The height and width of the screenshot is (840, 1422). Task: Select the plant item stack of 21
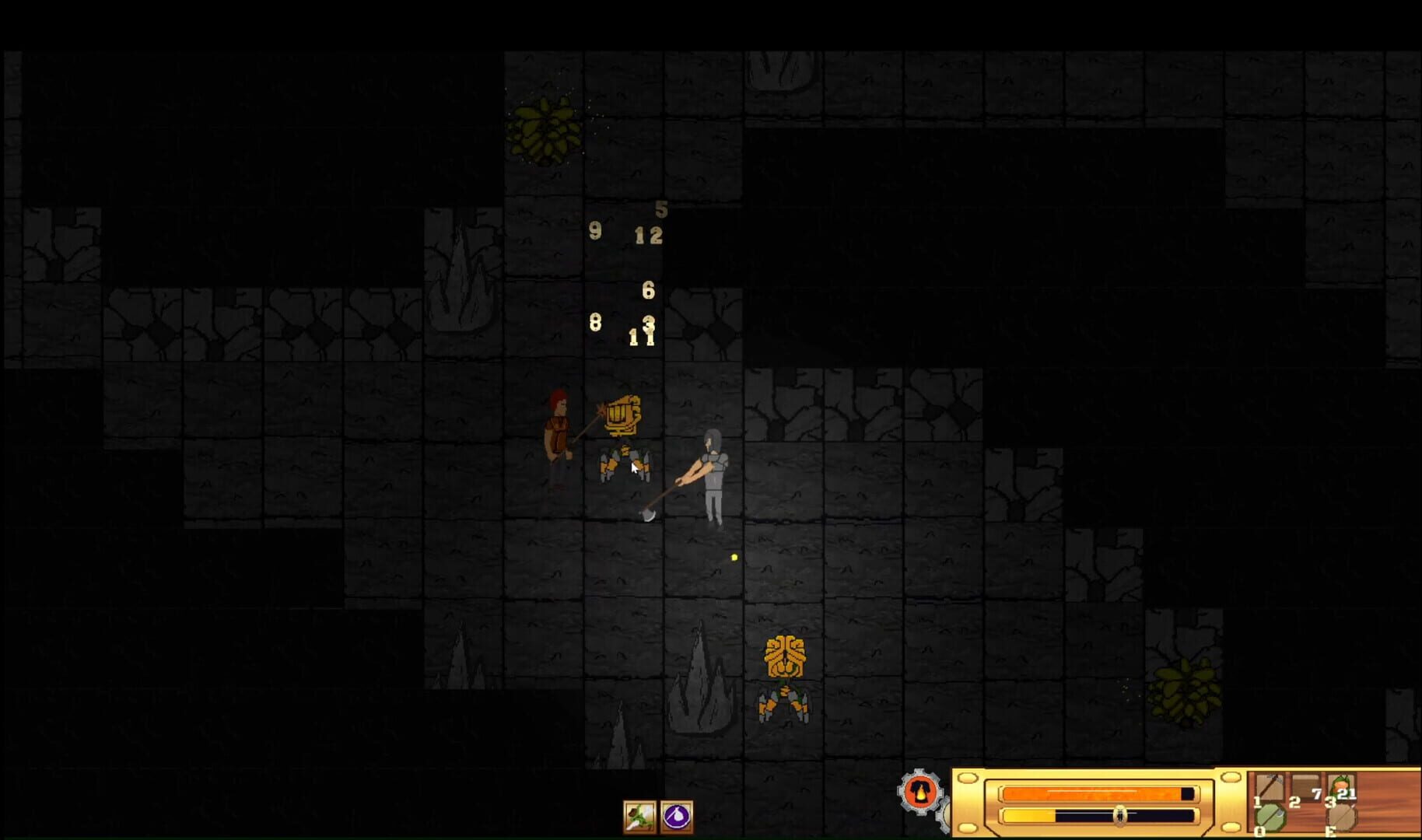tap(1341, 786)
